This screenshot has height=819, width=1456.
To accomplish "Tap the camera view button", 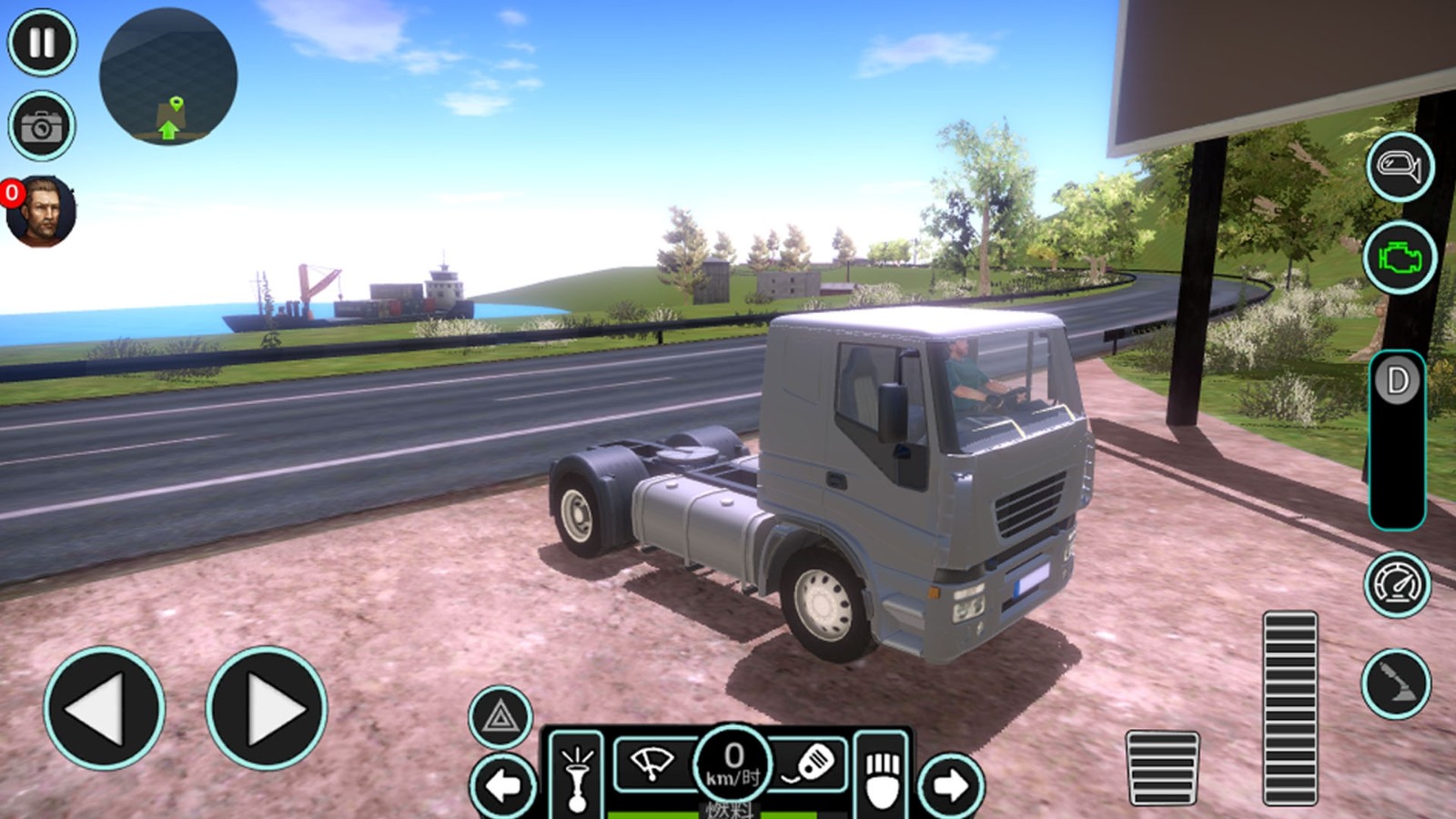I will 42,126.
